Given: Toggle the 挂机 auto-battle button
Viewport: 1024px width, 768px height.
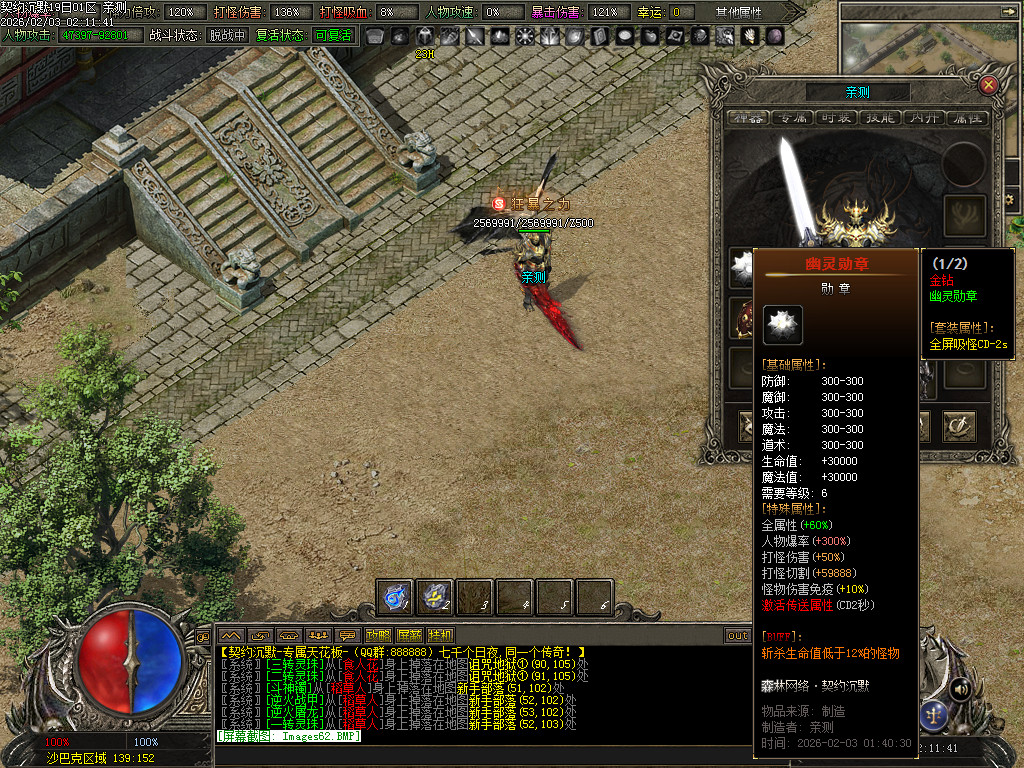Looking at the screenshot, I should tap(440, 635).
